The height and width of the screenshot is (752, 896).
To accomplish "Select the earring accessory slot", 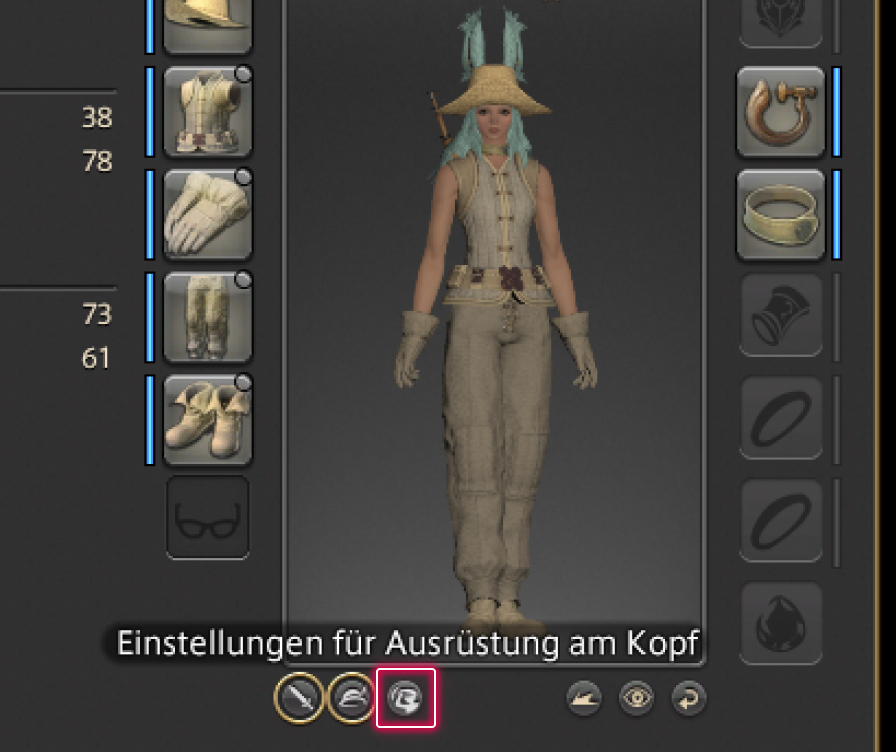I will click(x=781, y=111).
